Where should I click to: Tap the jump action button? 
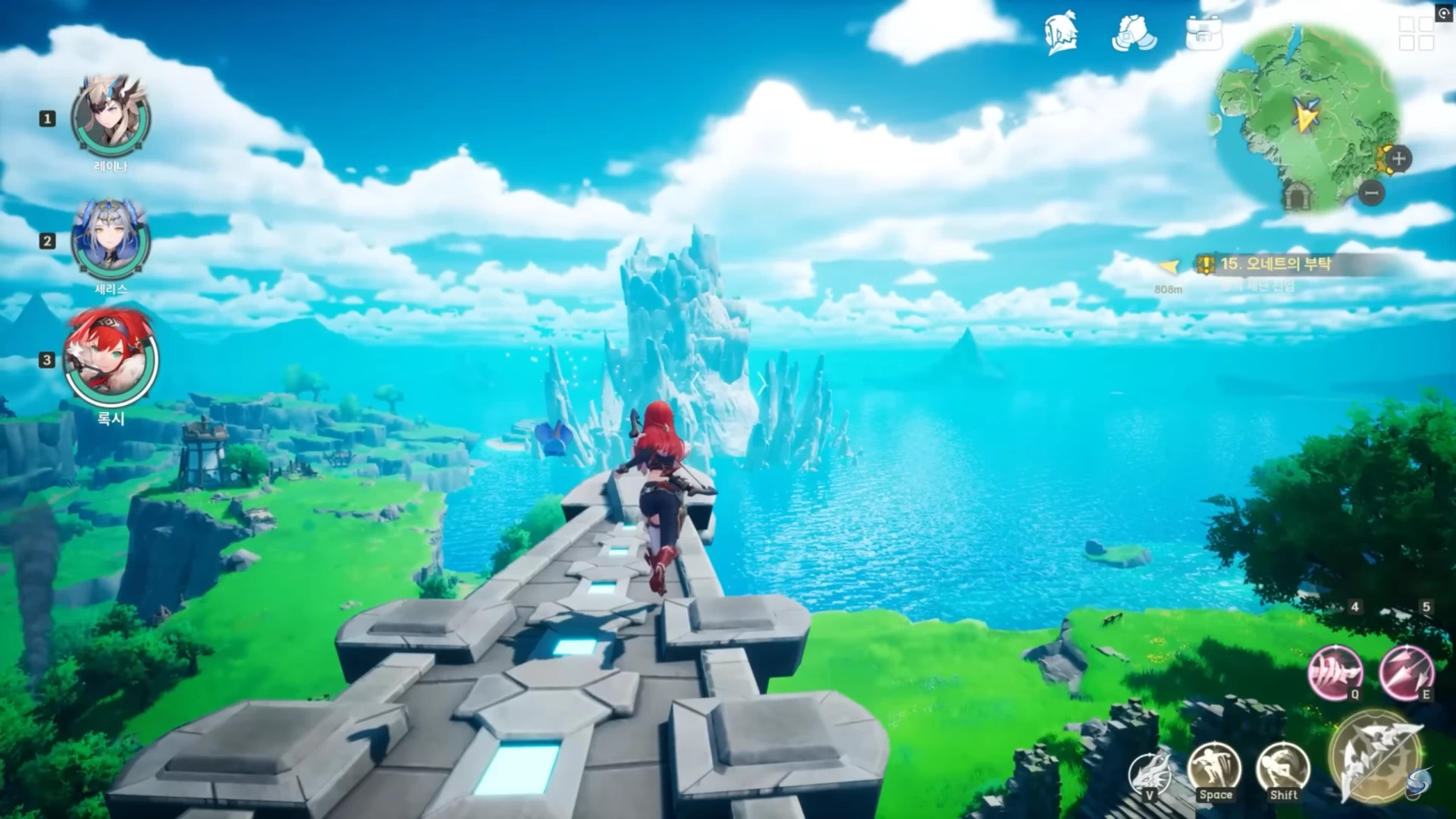click(x=1215, y=770)
